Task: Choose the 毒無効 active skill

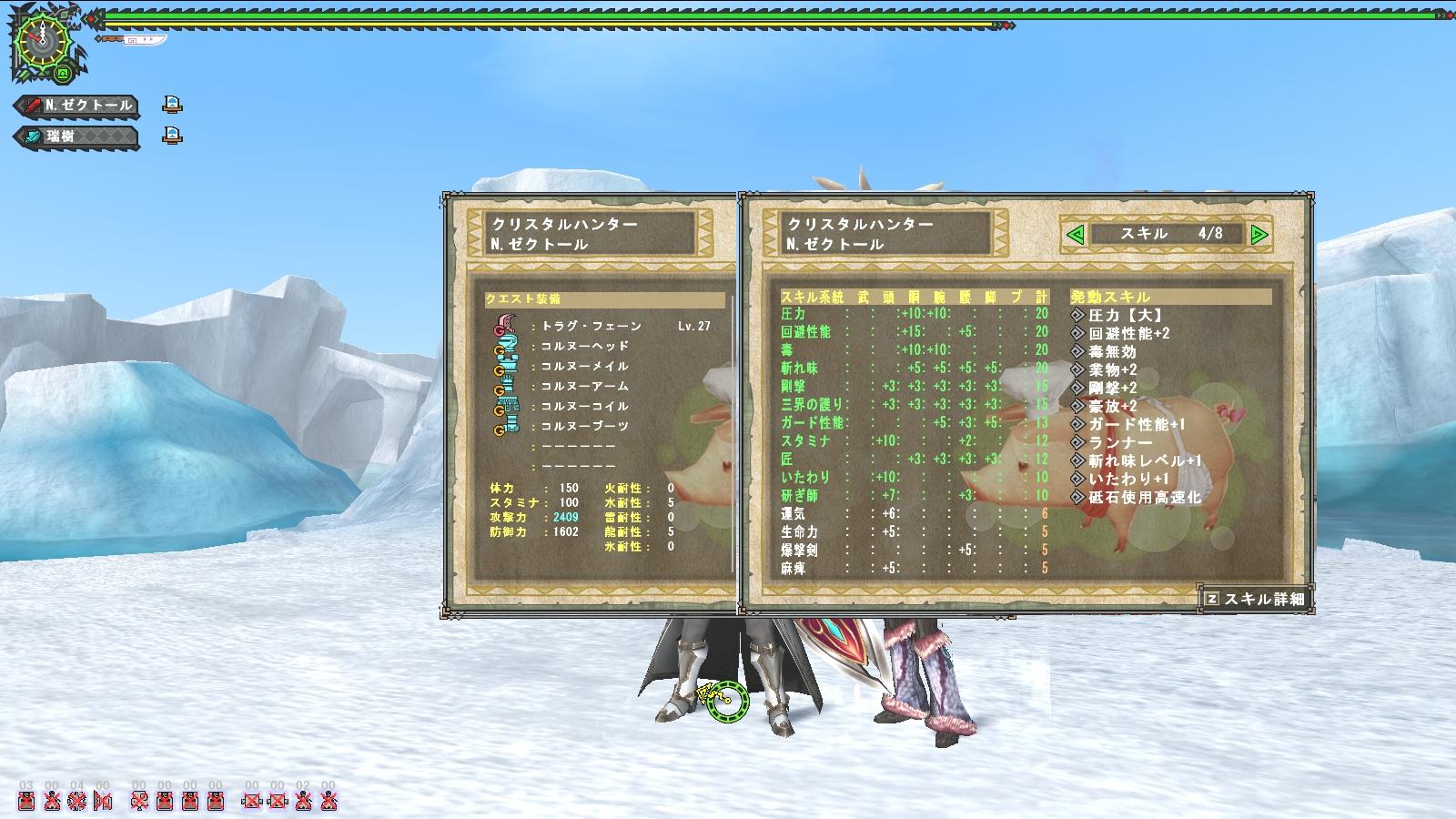Action: tap(1112, 352)
